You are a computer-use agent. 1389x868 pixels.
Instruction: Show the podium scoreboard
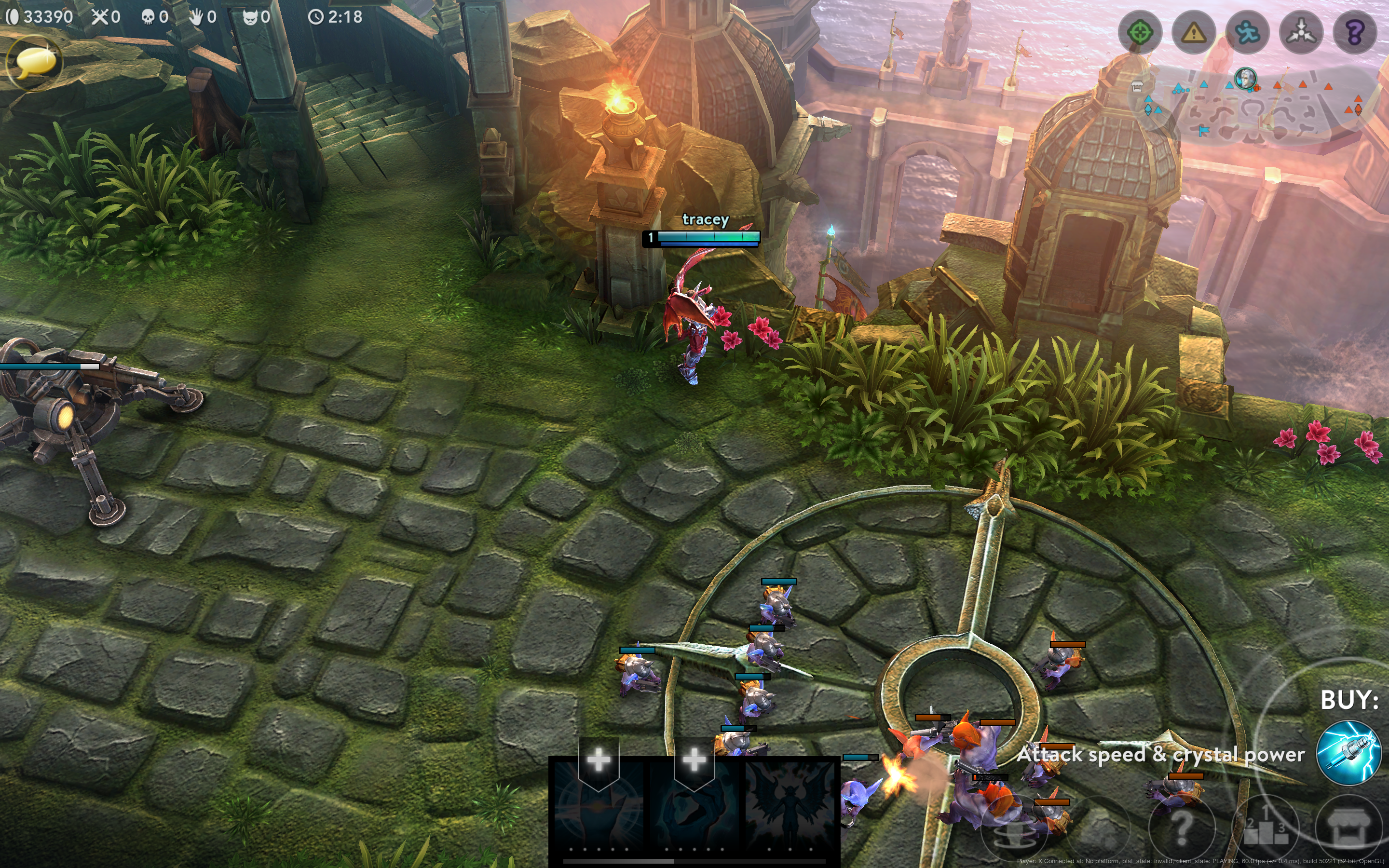click(1265, 827)
